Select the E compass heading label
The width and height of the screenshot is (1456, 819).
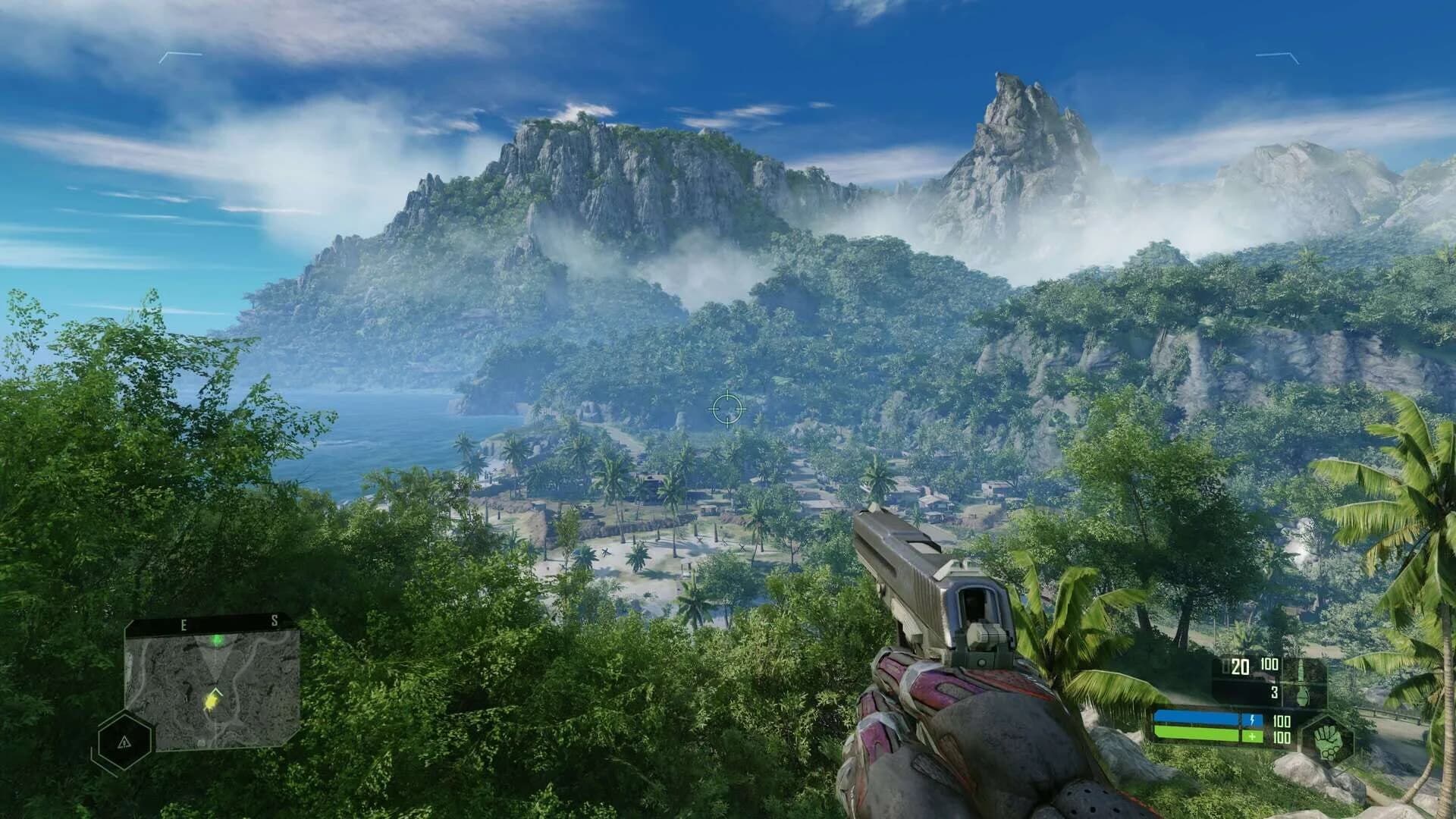click(x=184, y=624)
